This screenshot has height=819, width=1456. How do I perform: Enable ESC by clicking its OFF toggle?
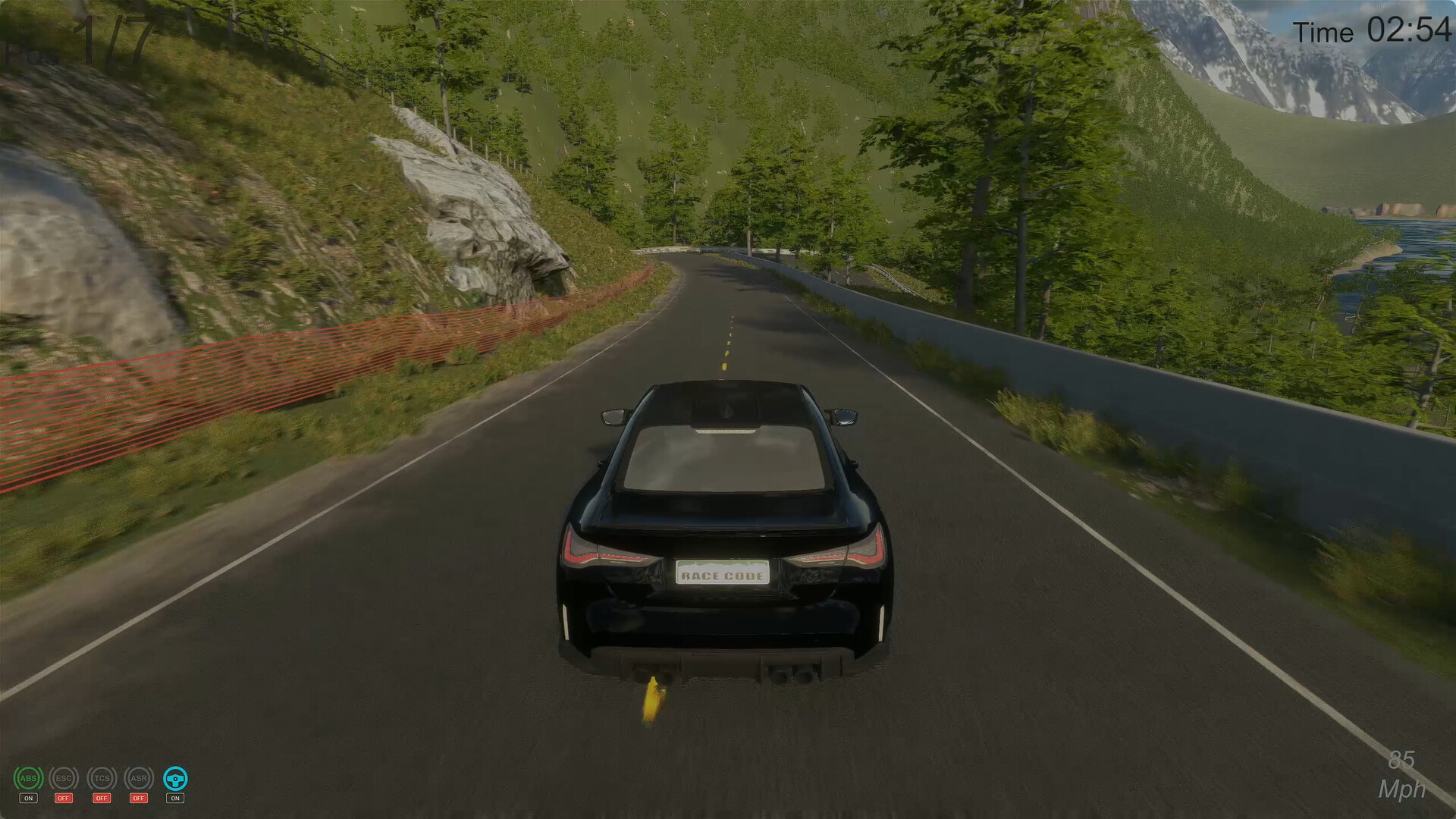[x=64, y=799]
